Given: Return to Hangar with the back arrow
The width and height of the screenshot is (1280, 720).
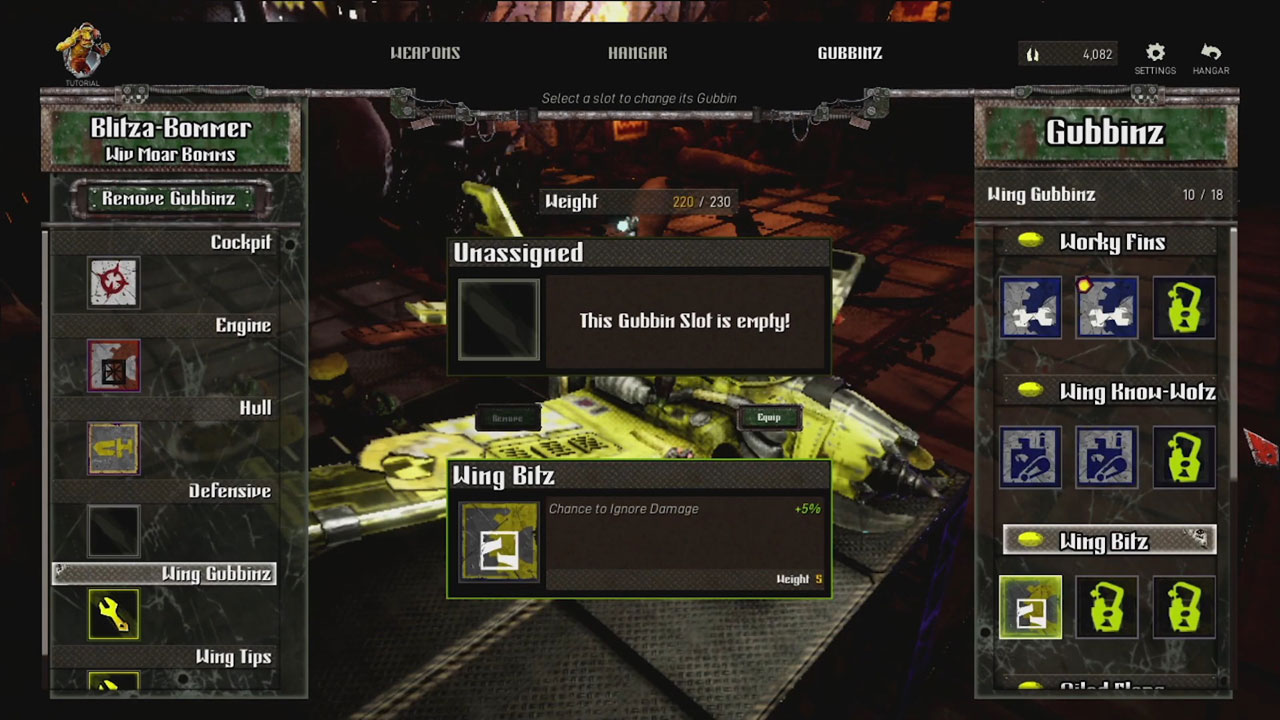Looking at the screenshot, I should [x=1211, y=57].
